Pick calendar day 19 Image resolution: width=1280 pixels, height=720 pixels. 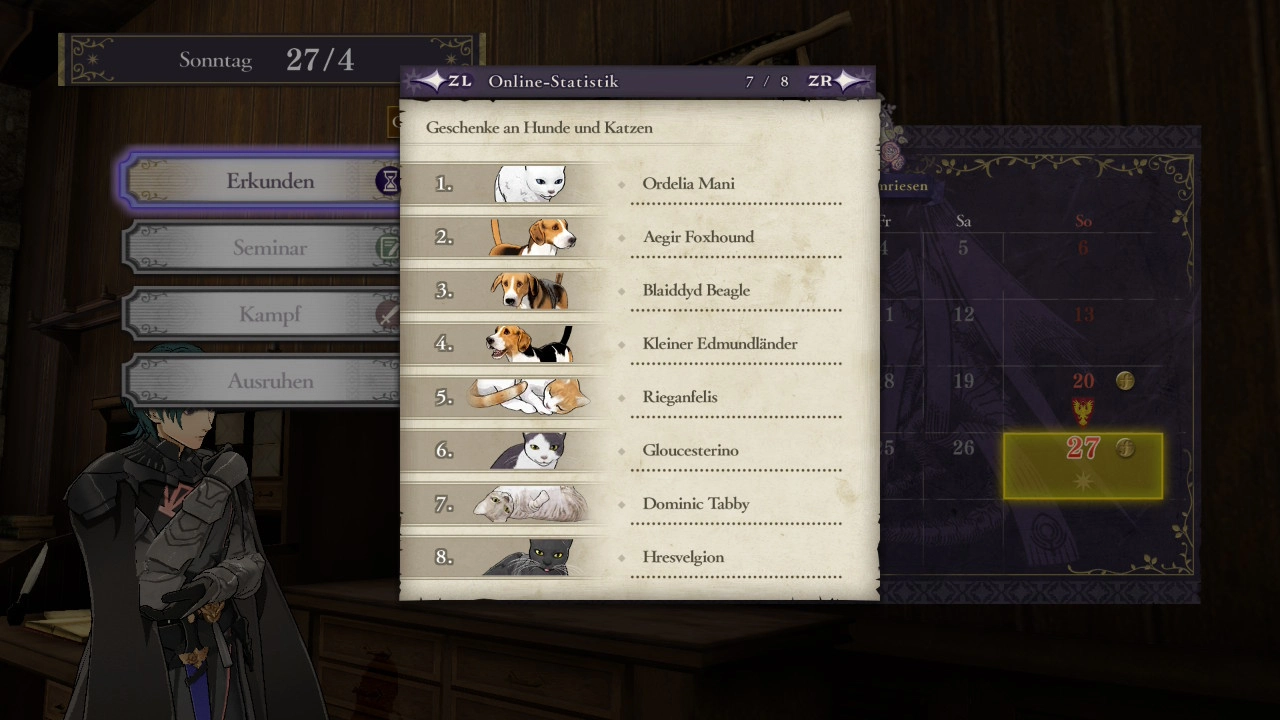point(963,381)
